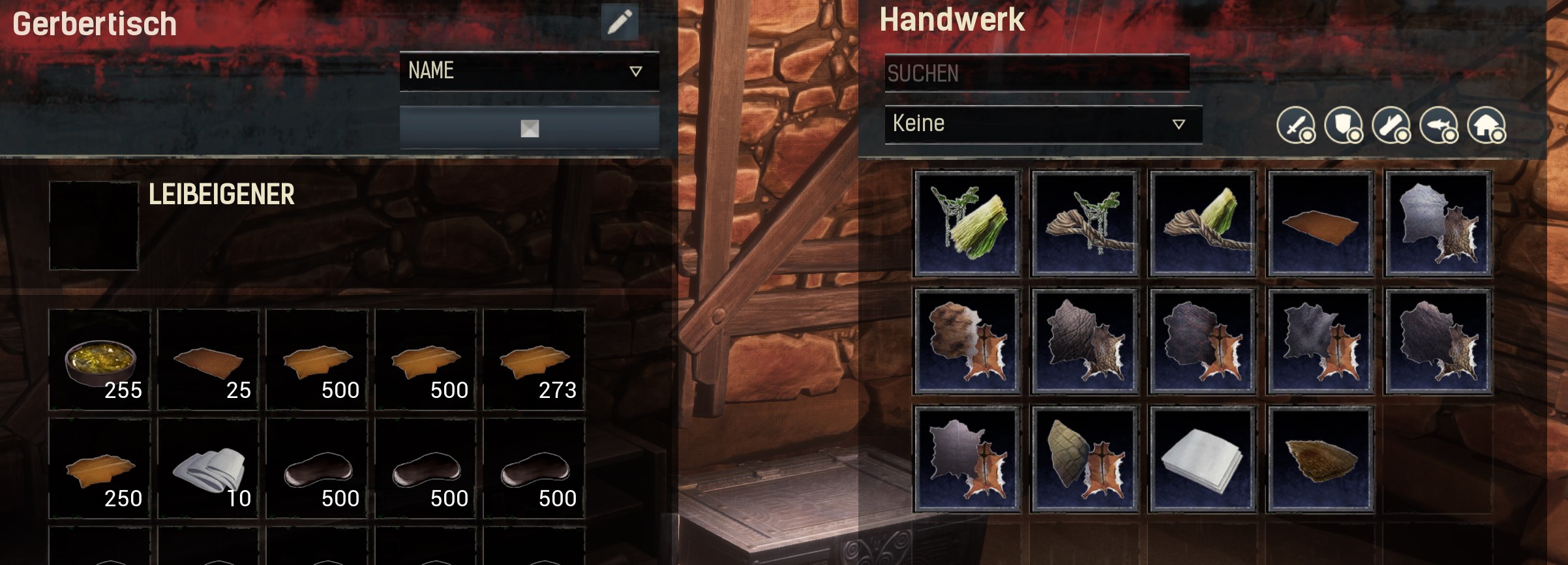Image resolution: width=1568 pixels, height=565 pixels.
Task: Choose the white cloth stack of 10
Action: tap(209, 468)
